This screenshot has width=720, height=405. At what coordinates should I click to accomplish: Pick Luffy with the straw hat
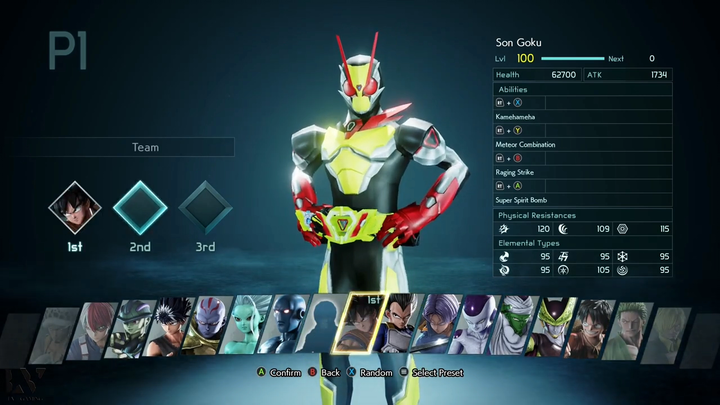[590, 327]
